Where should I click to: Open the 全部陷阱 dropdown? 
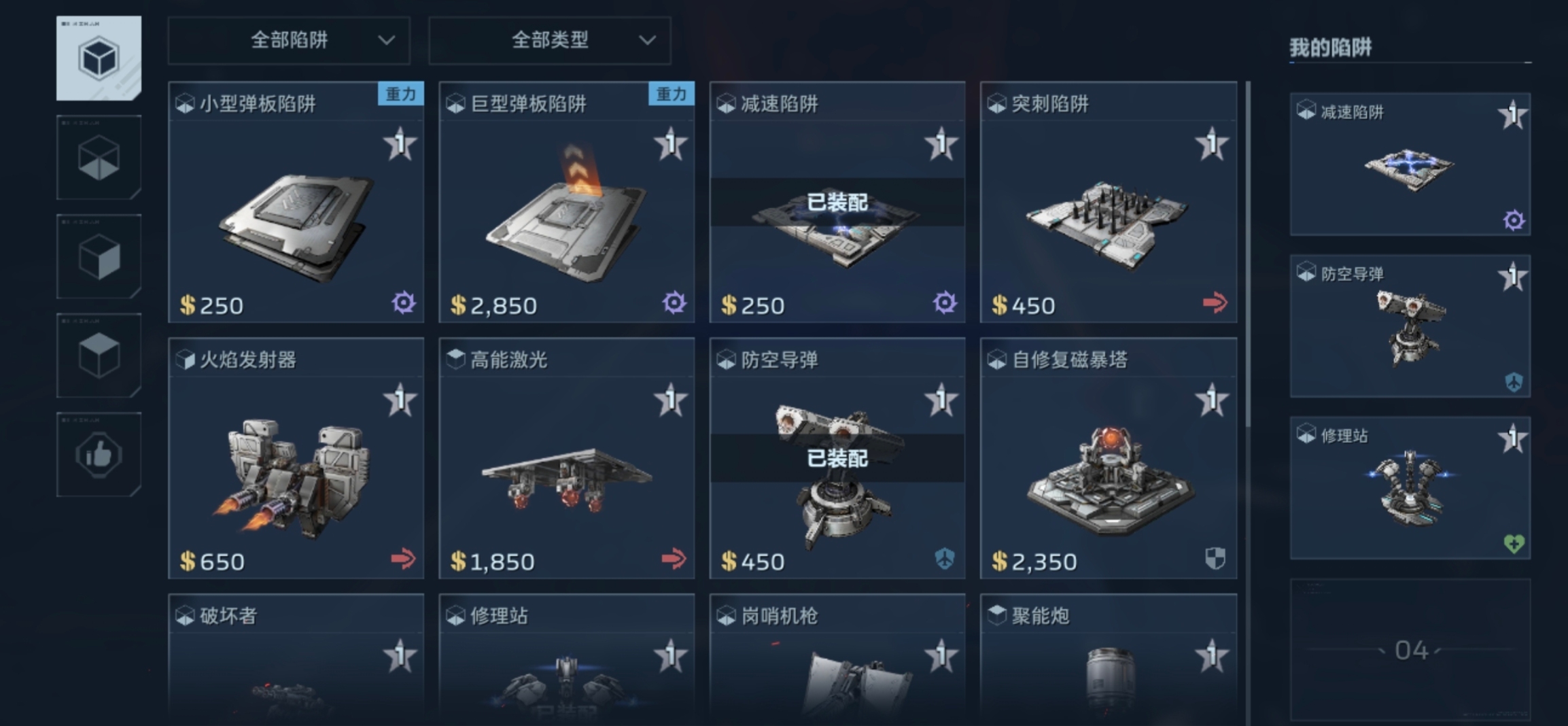click(288, 40)
